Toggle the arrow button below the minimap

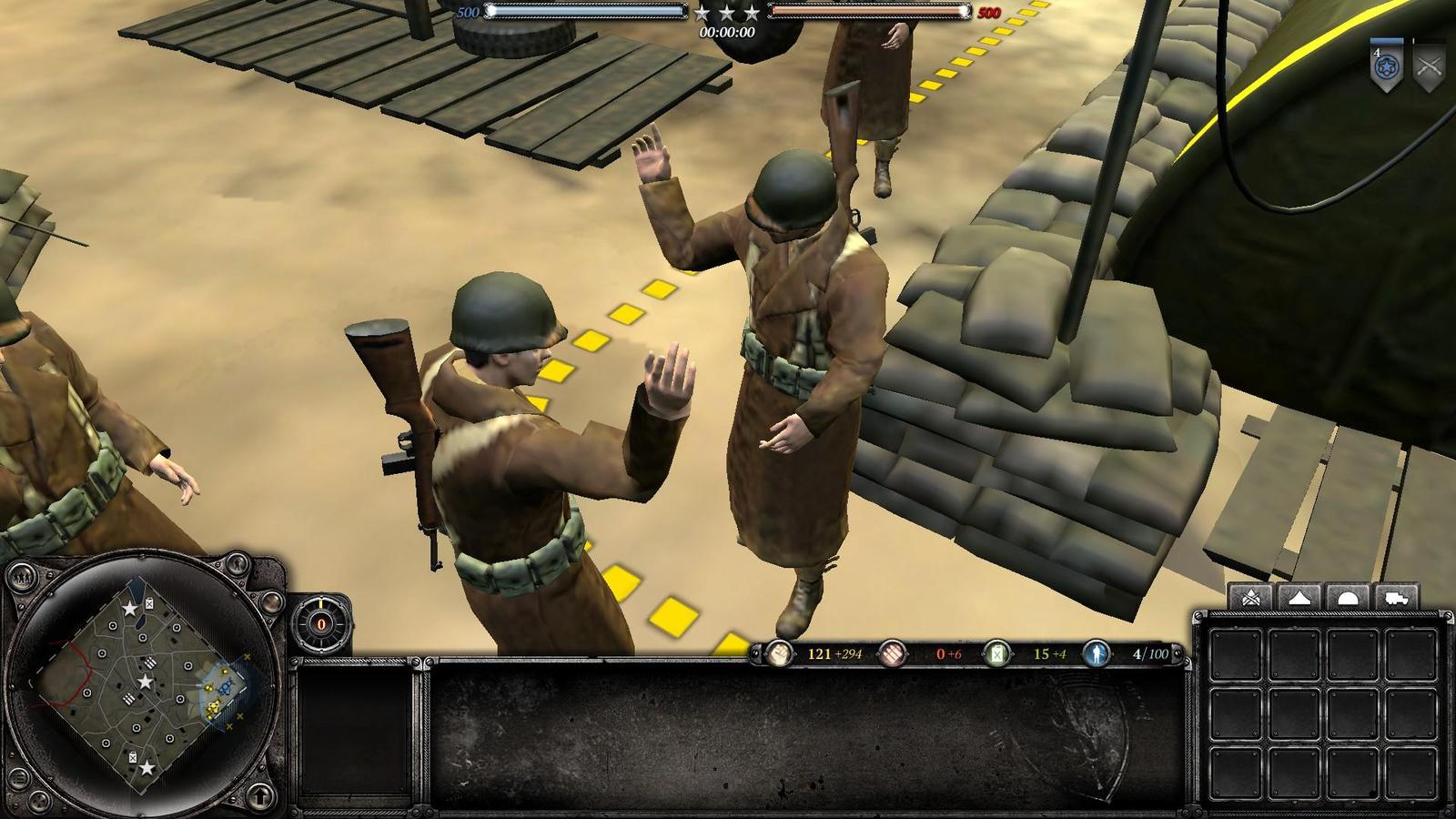tap(262, 797)
